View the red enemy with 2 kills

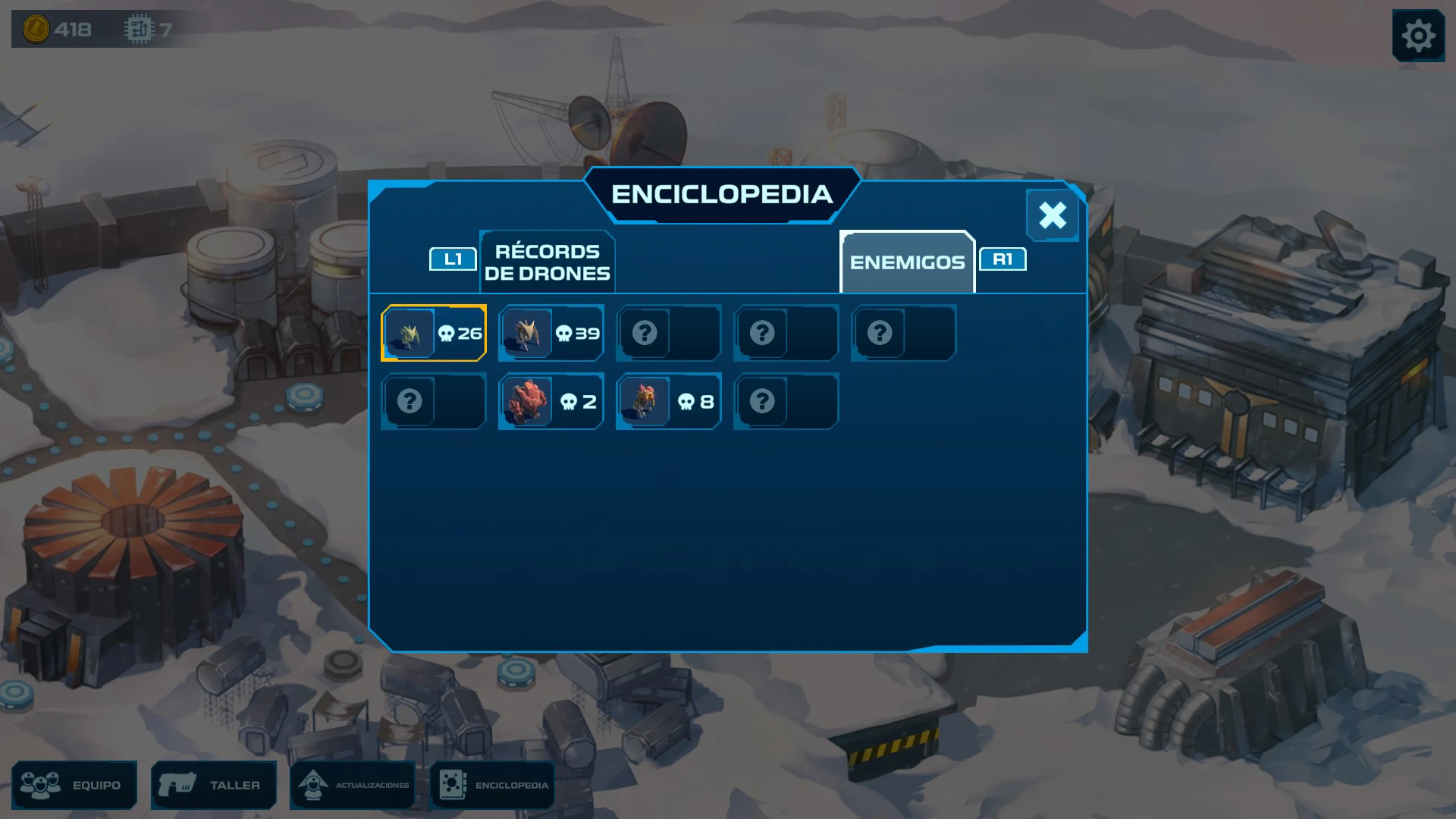551,401
